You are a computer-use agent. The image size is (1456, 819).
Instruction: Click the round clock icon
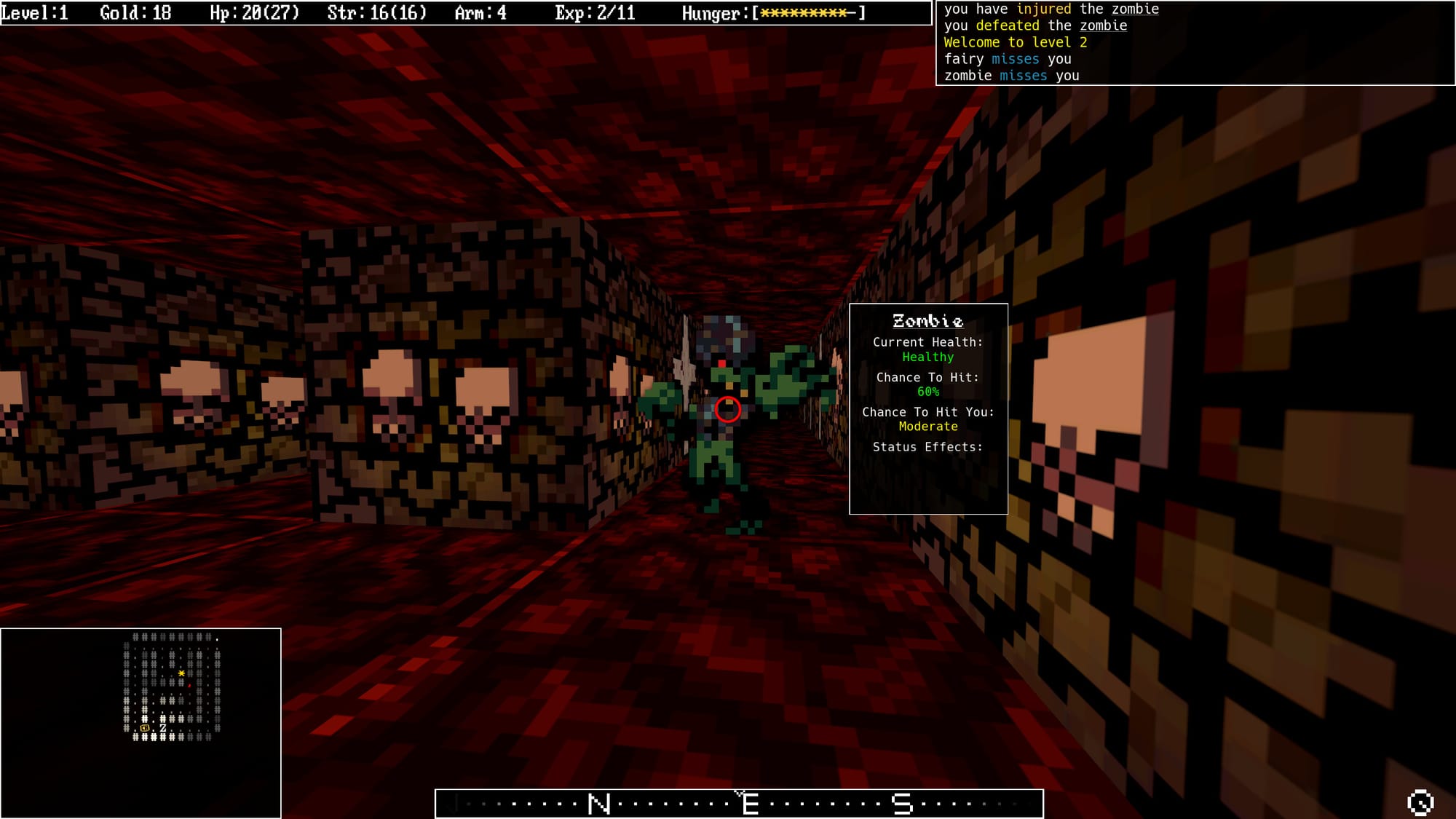pos(1420,802)
